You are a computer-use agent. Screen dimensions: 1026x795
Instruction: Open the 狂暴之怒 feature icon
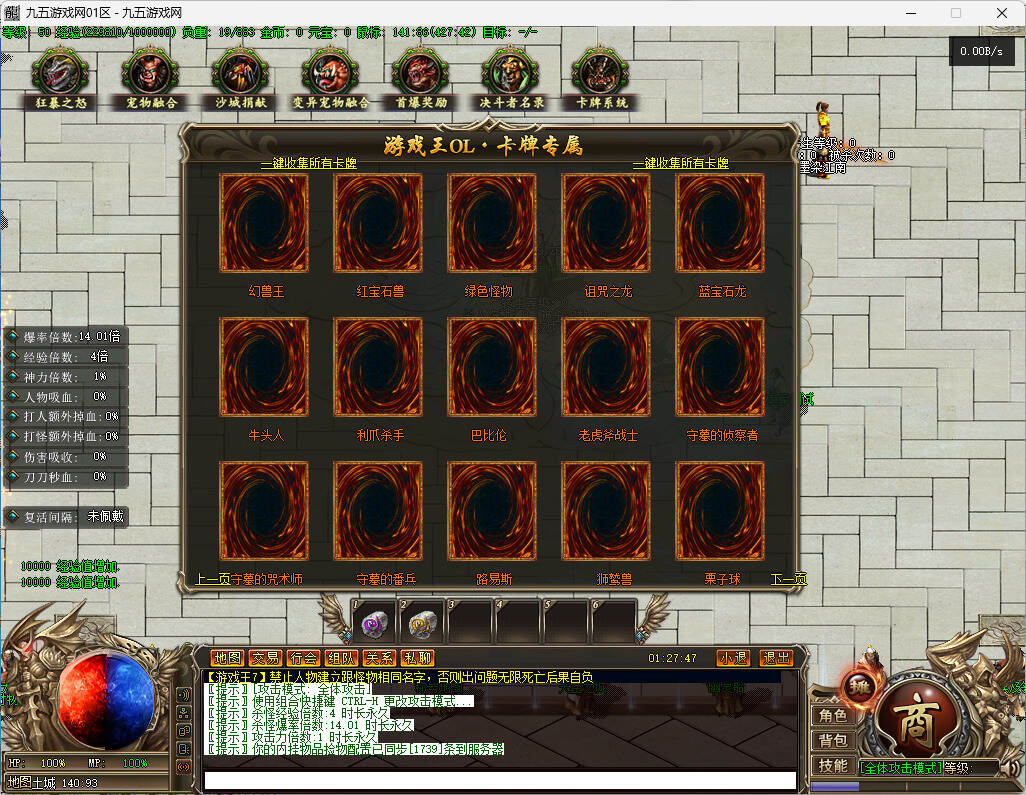tap(61, 75)
